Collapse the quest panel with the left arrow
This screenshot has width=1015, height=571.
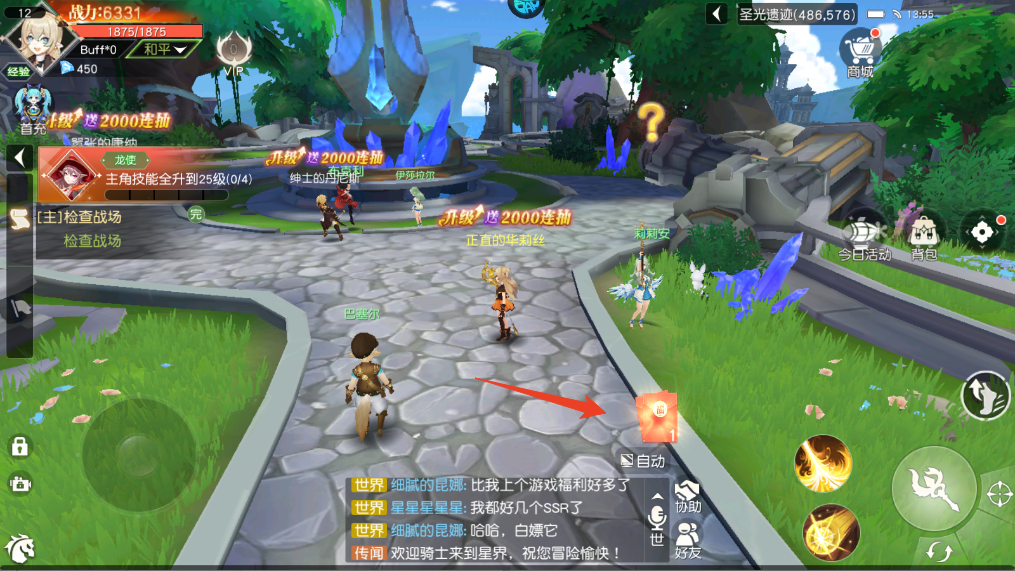pos(19,157)
